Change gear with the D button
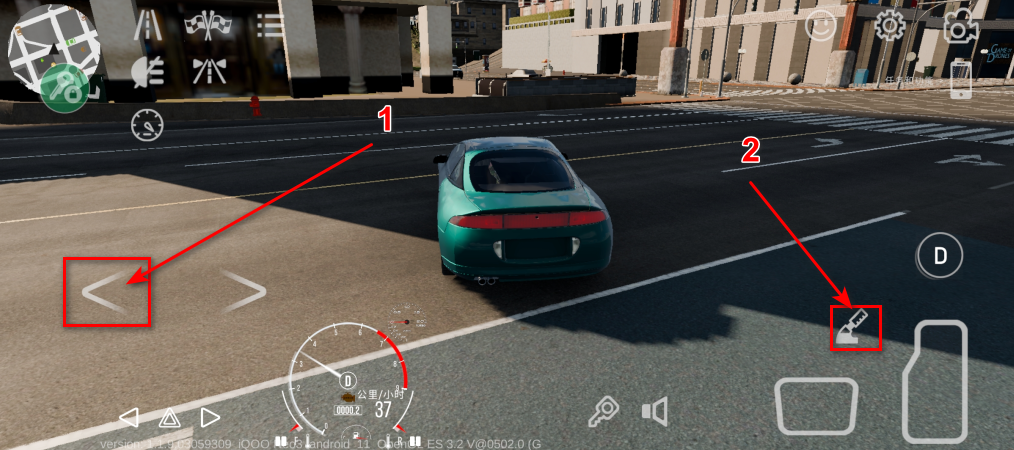 point(940,255)
